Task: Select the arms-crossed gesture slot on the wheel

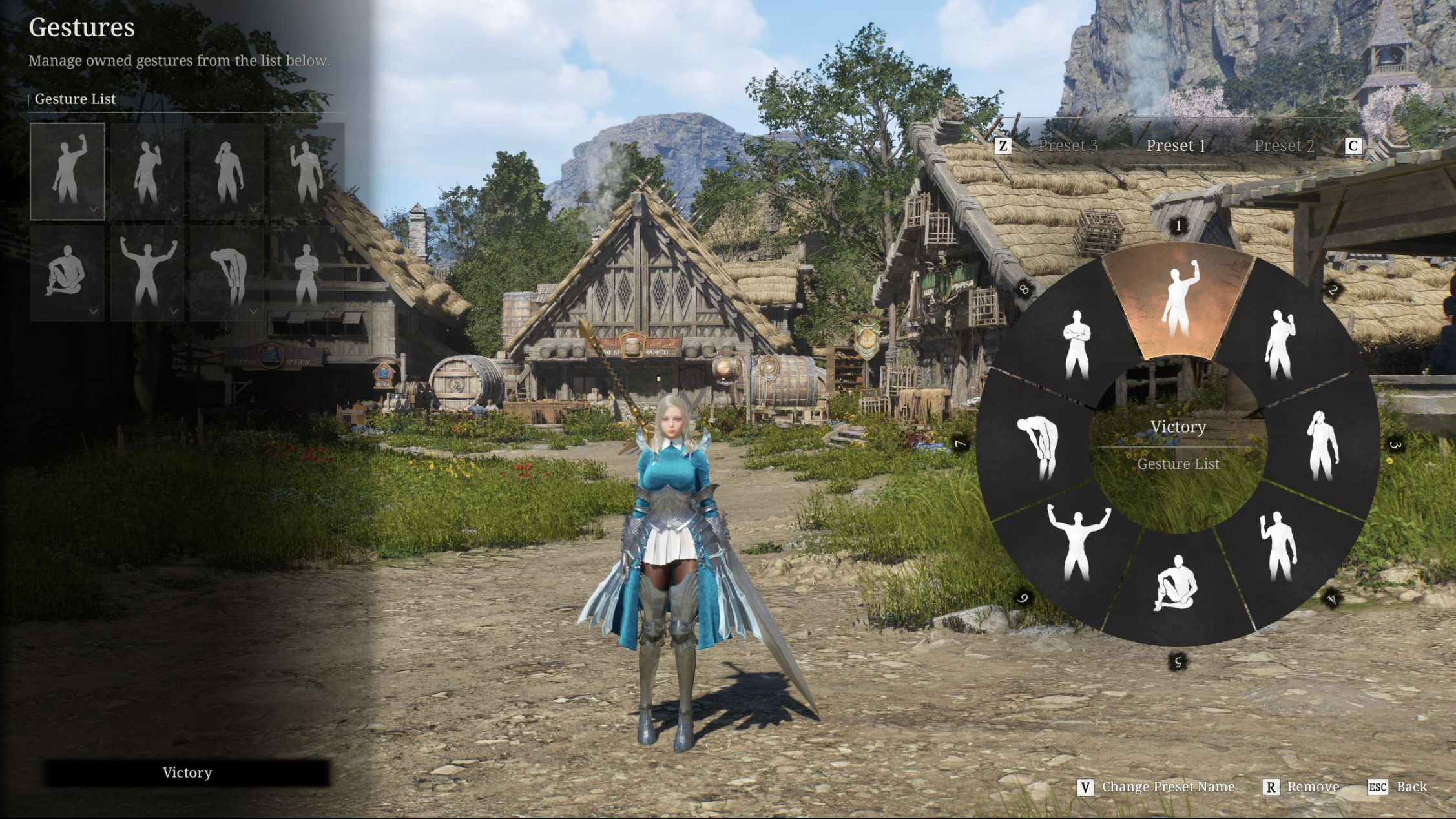Action: coord(1076,344)
